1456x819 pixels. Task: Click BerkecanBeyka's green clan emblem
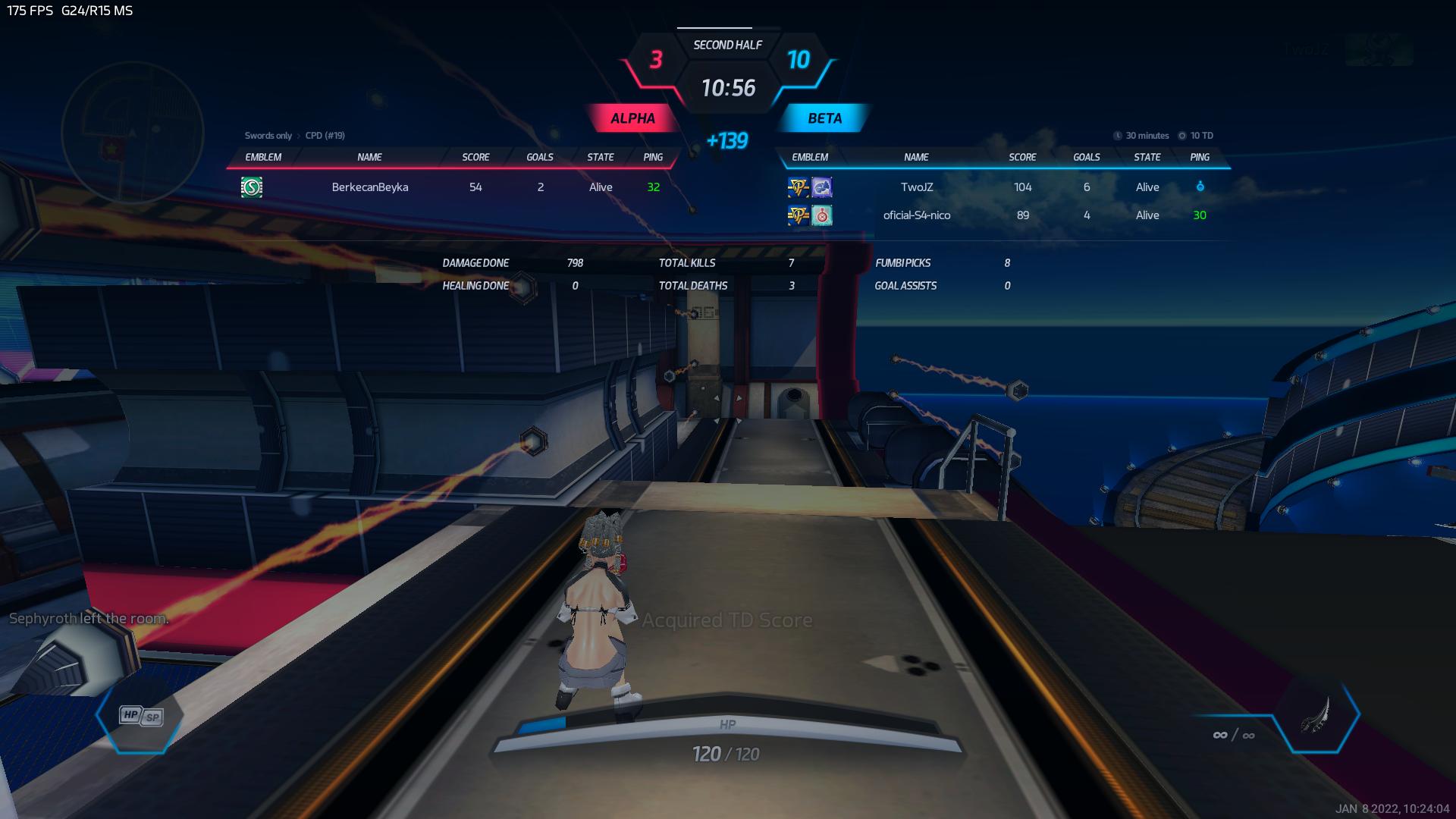tap(252, 187)
